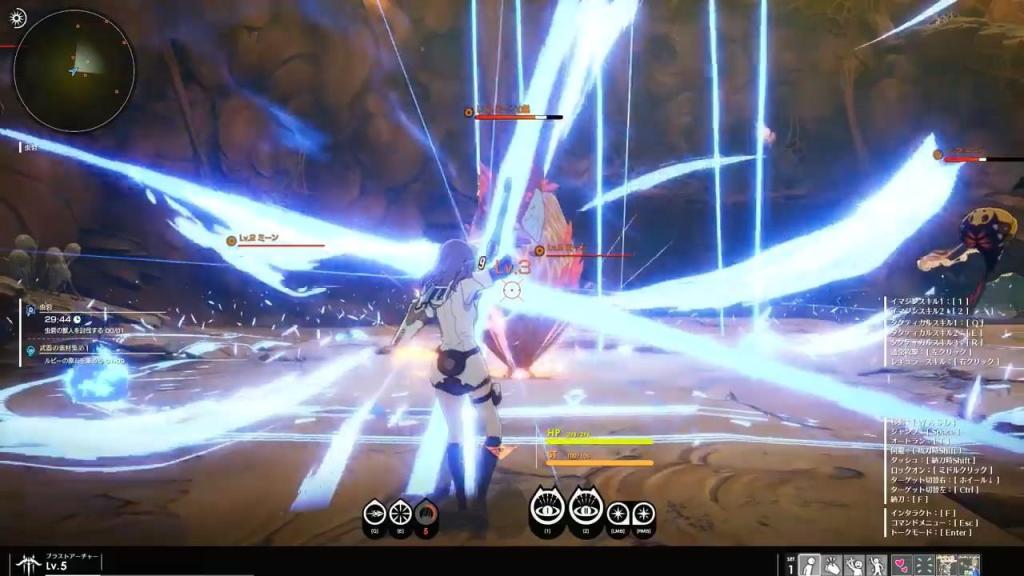Use the clapping hands emote
Screen dimensions: 1024x576
pyautogui.click(x=832, y=565)
